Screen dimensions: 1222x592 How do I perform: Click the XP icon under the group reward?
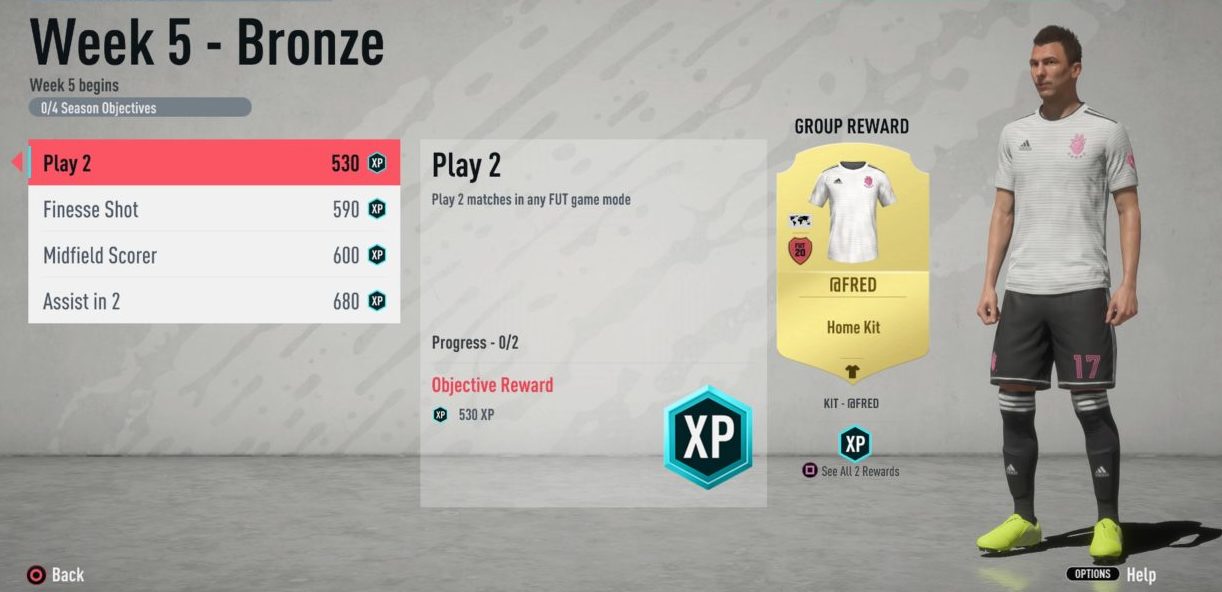point(853,443)
